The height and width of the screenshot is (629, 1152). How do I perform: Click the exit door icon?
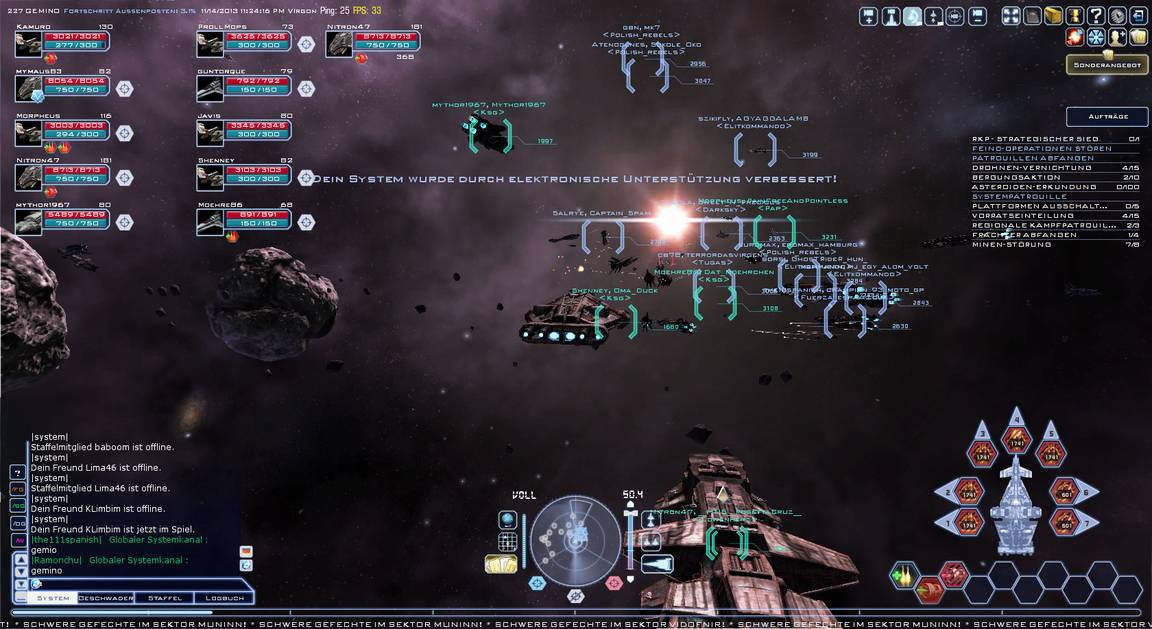tap(1139, 16)
